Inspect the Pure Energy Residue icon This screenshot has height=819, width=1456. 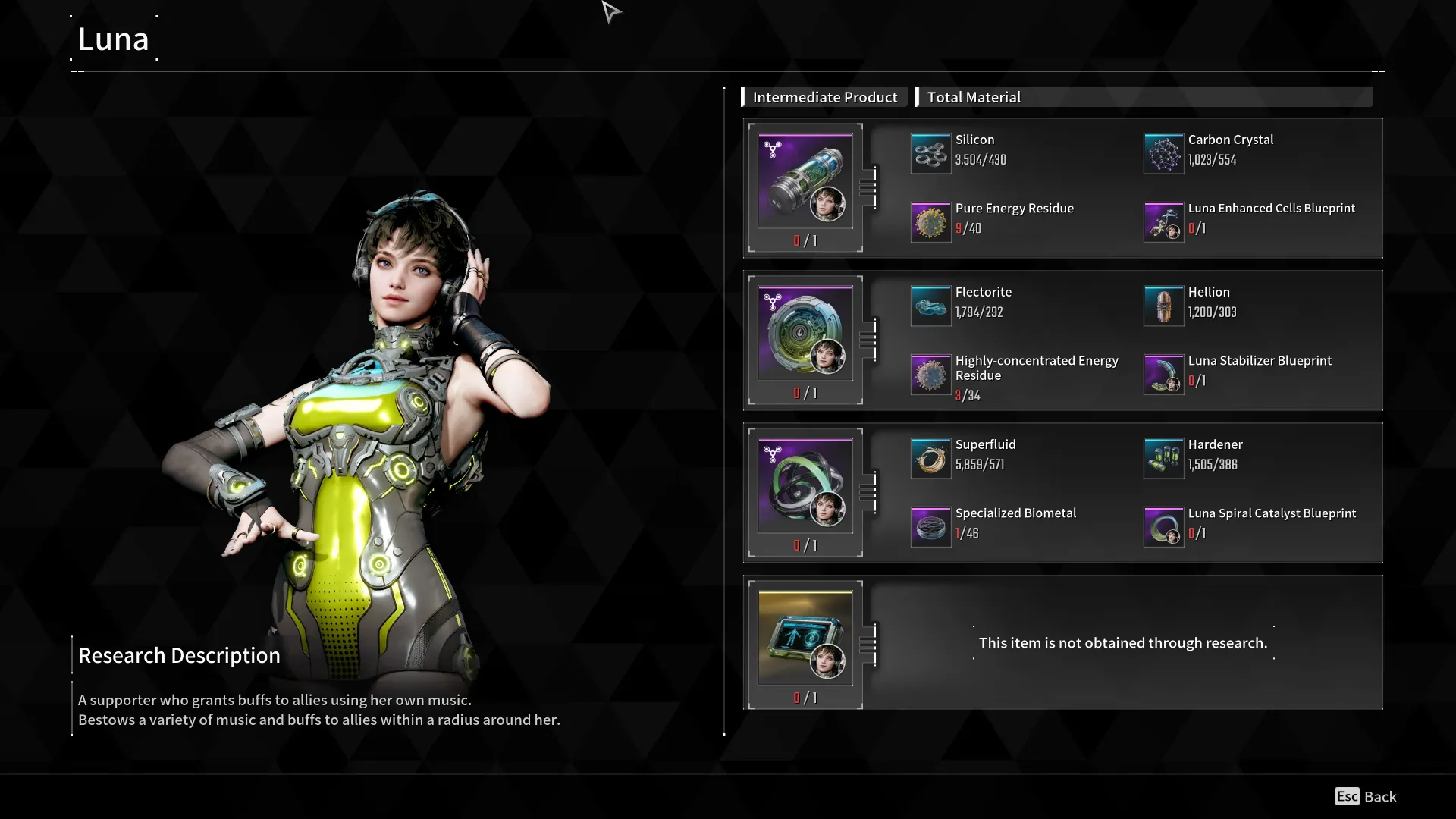coord(930,222)
